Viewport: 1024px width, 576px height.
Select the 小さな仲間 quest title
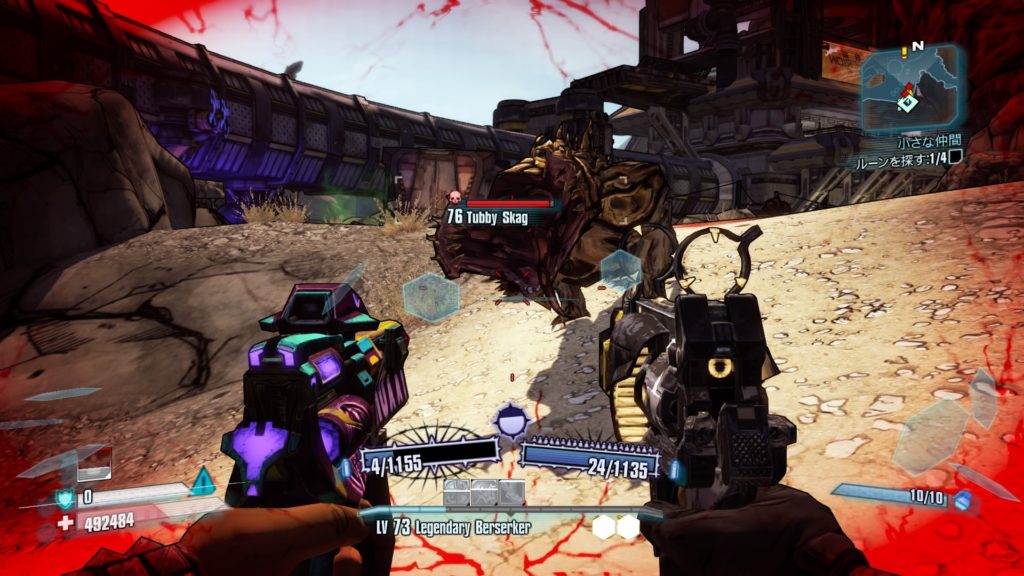click(928, 143)
